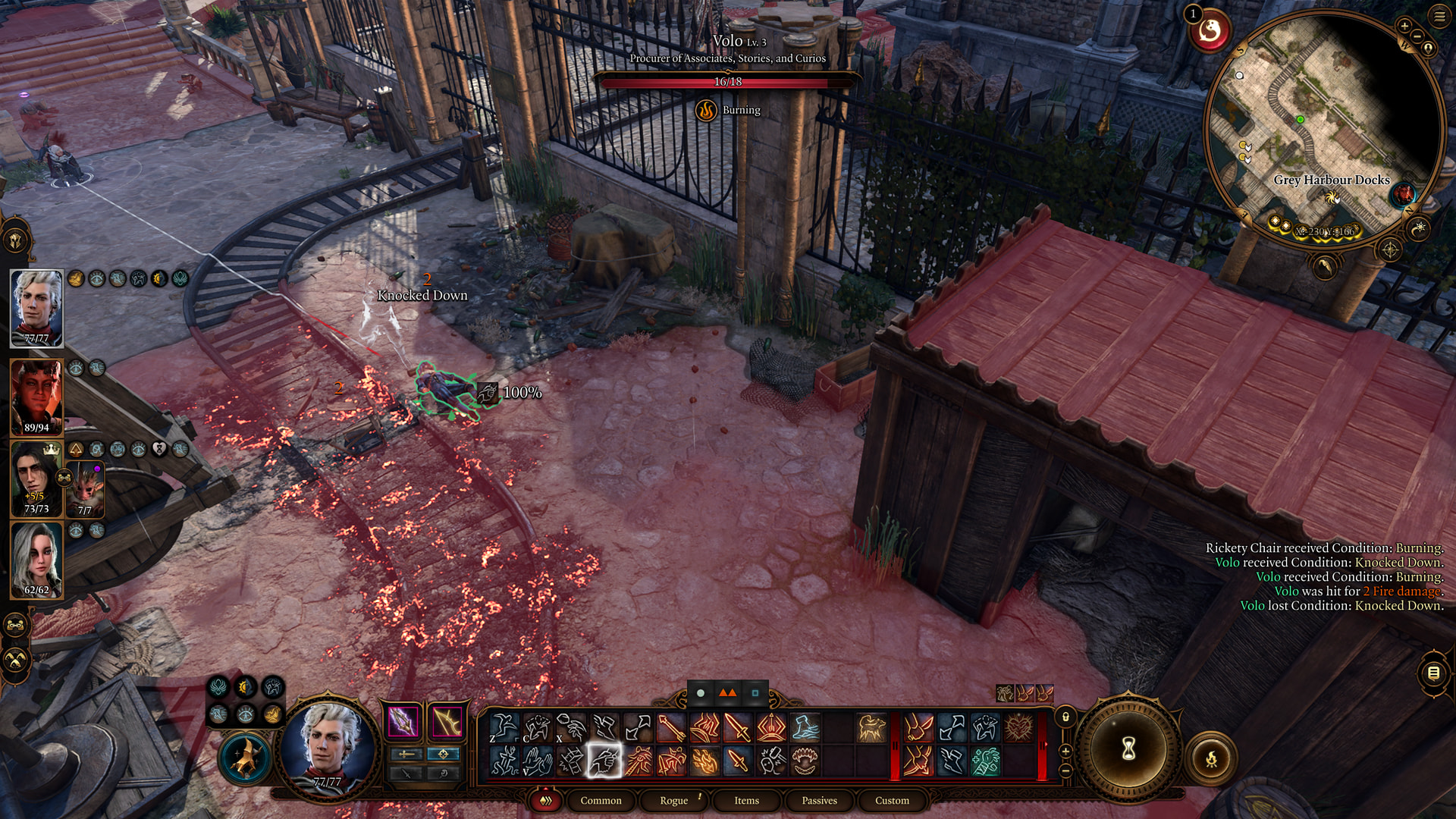Switch to the Common hotbar tab

[x=601, y=800]
